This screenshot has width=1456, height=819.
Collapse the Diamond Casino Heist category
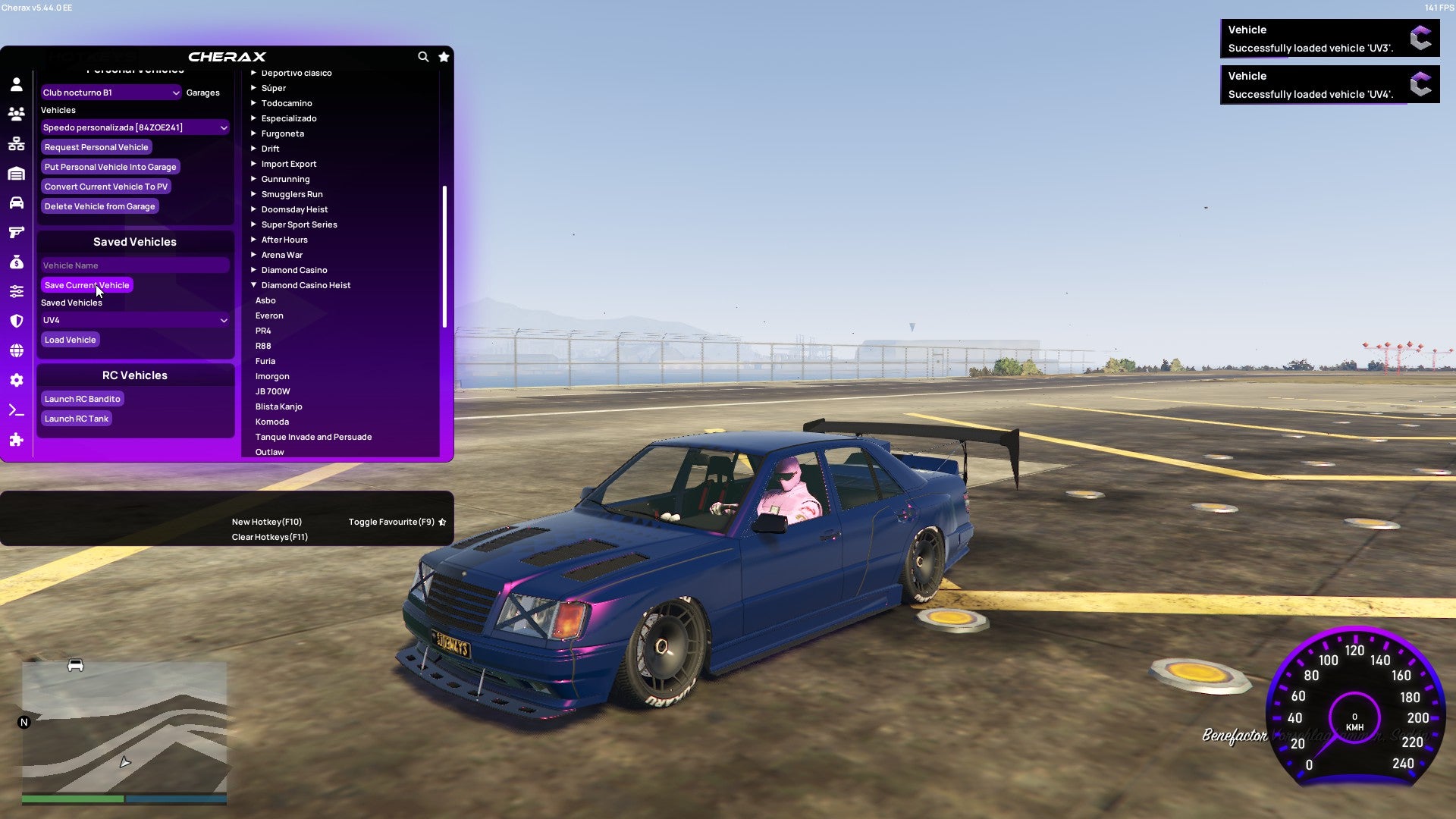tap(306, 285)
